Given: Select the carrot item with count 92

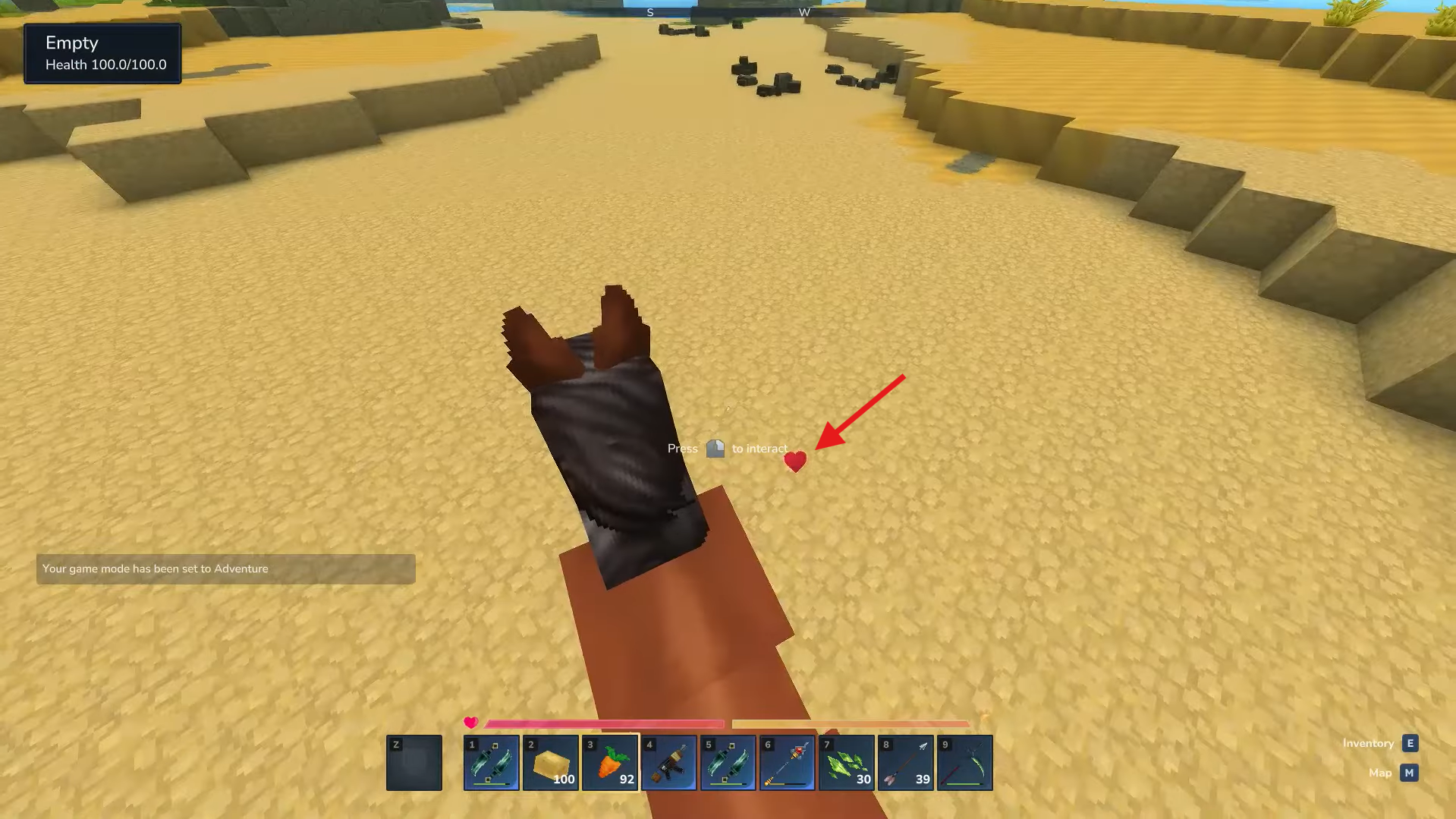Looking at the screenshot, I should (609, 762).
